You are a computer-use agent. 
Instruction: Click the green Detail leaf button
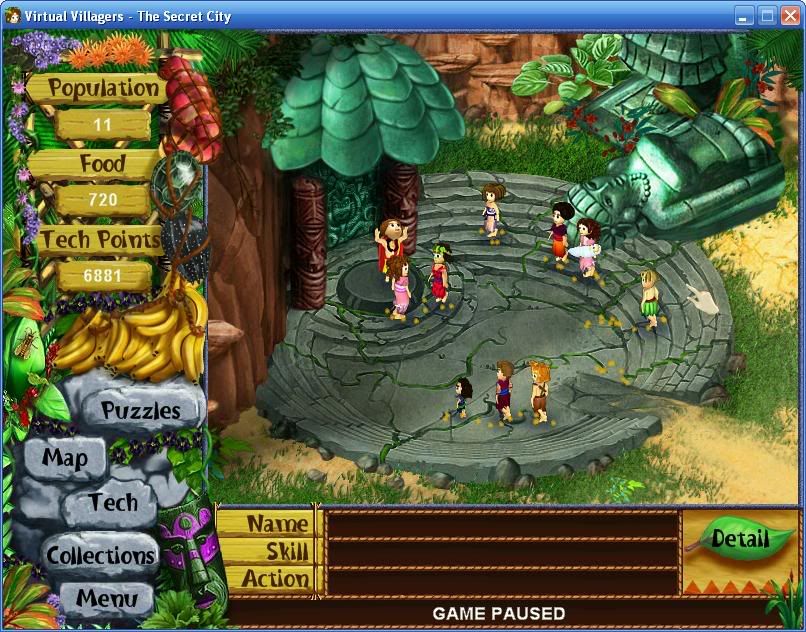point(739,540)
